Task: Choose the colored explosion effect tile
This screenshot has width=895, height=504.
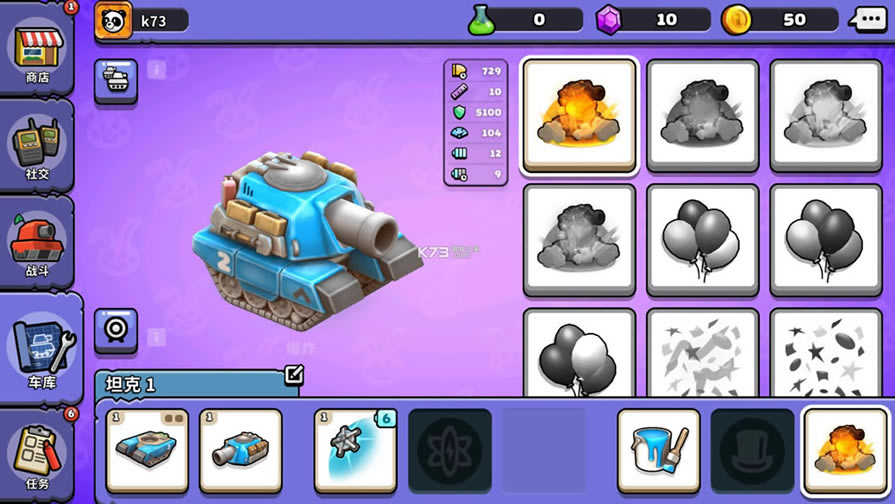Action: point(580,115)
